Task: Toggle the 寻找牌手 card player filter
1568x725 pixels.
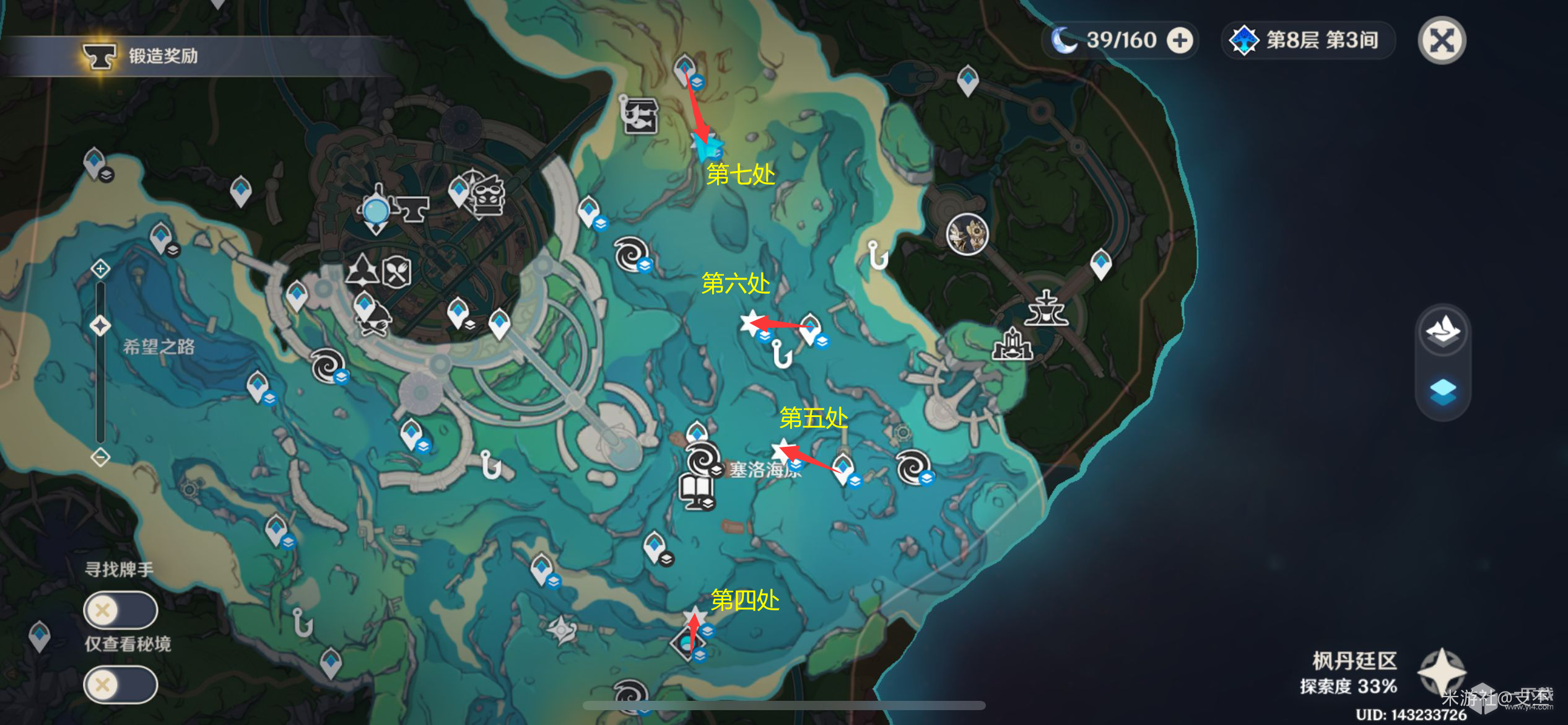Action: click(x=121, y=610)
